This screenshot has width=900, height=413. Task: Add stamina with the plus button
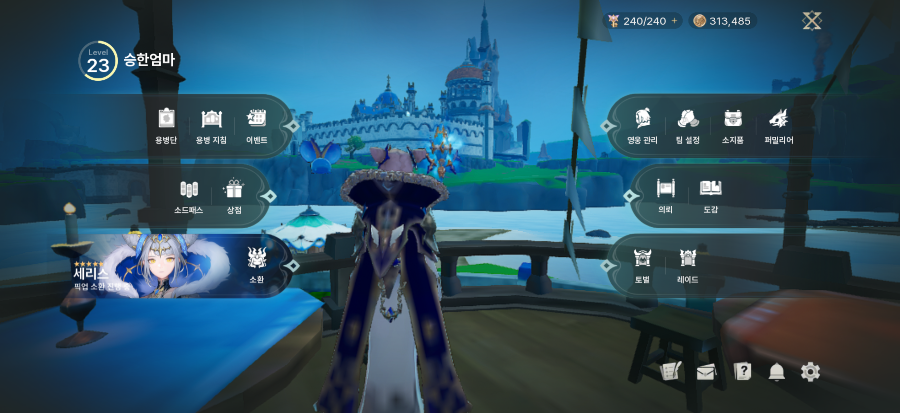click(674, 21)
